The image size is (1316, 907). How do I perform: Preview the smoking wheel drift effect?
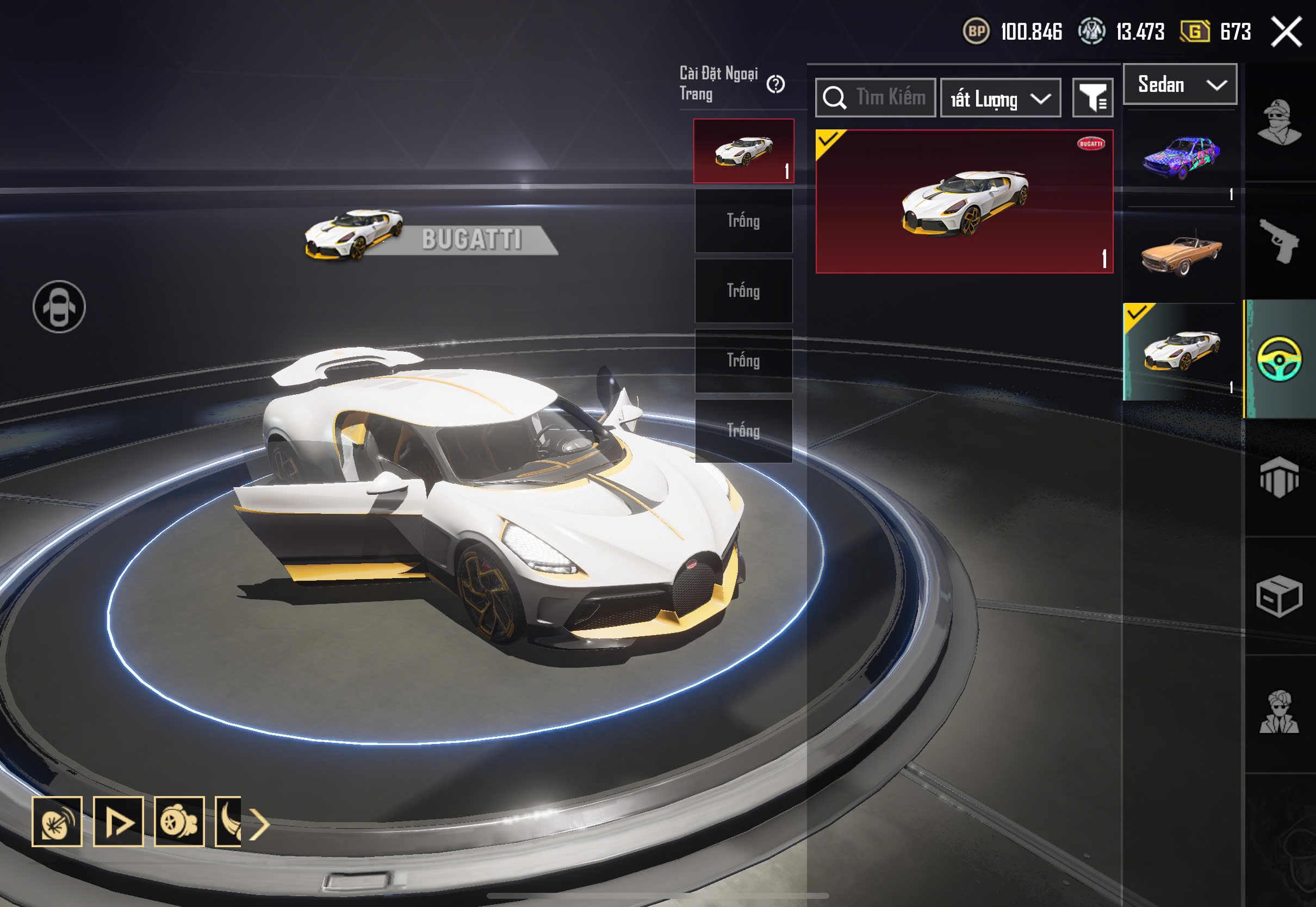(179, 822)
